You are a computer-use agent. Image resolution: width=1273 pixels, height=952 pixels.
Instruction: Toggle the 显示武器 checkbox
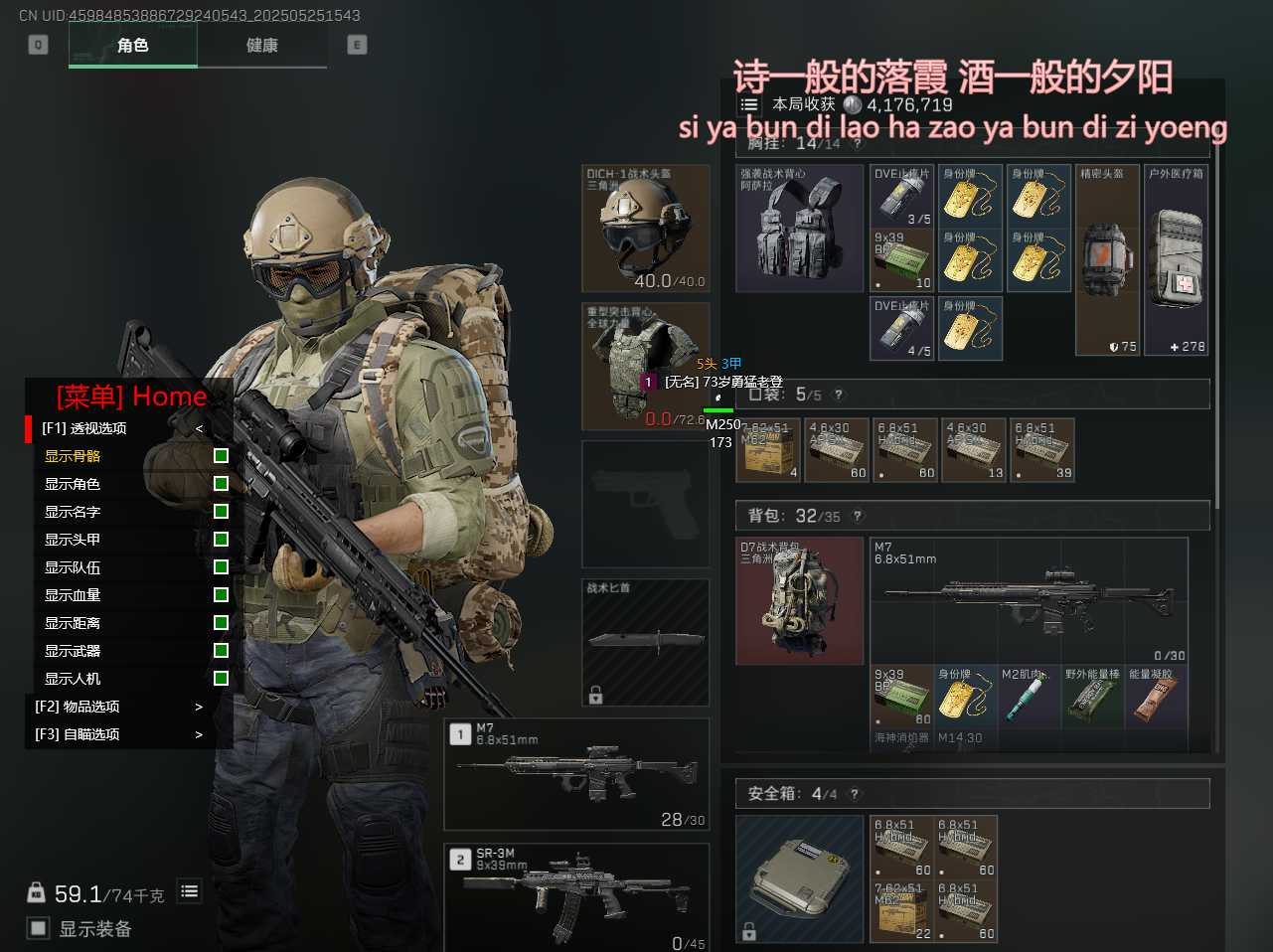221,651
